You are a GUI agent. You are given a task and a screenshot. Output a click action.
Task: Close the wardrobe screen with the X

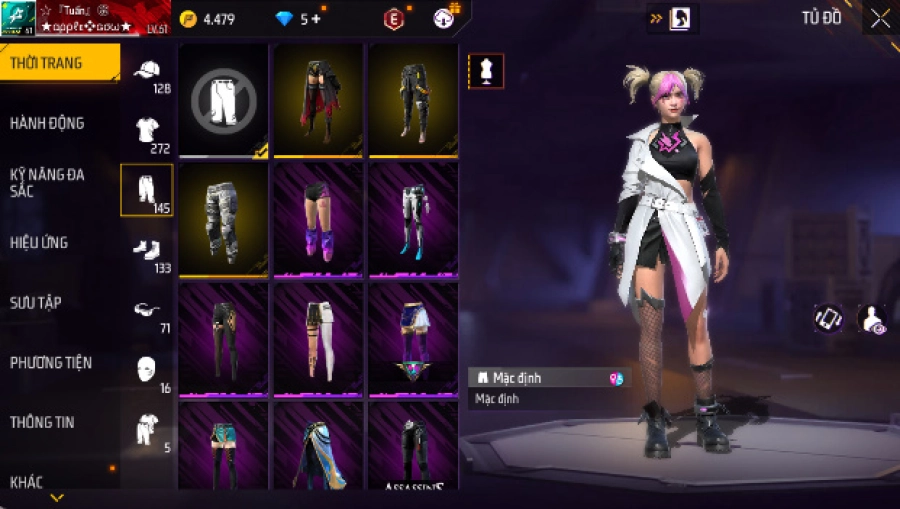880,18
